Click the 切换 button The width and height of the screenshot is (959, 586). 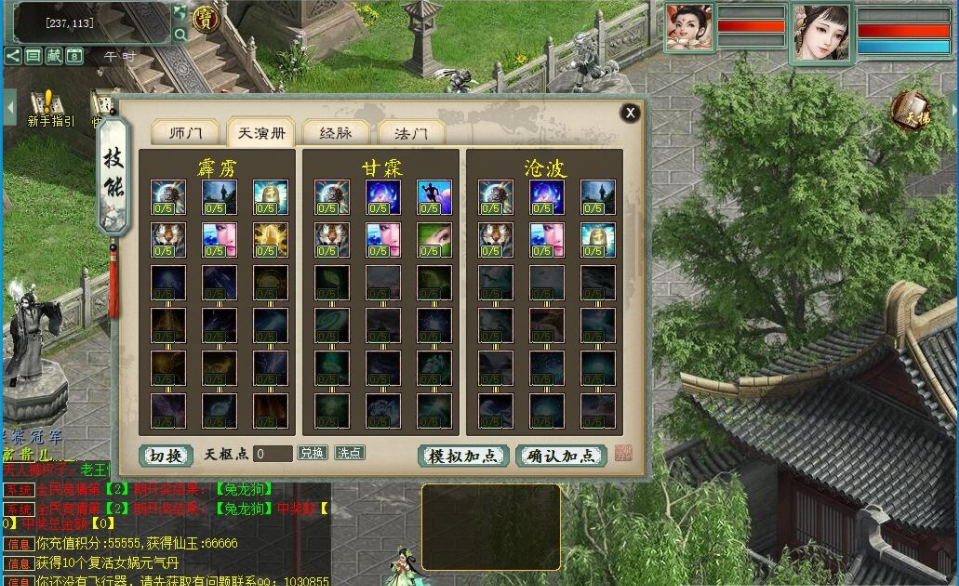click(165, 455)
